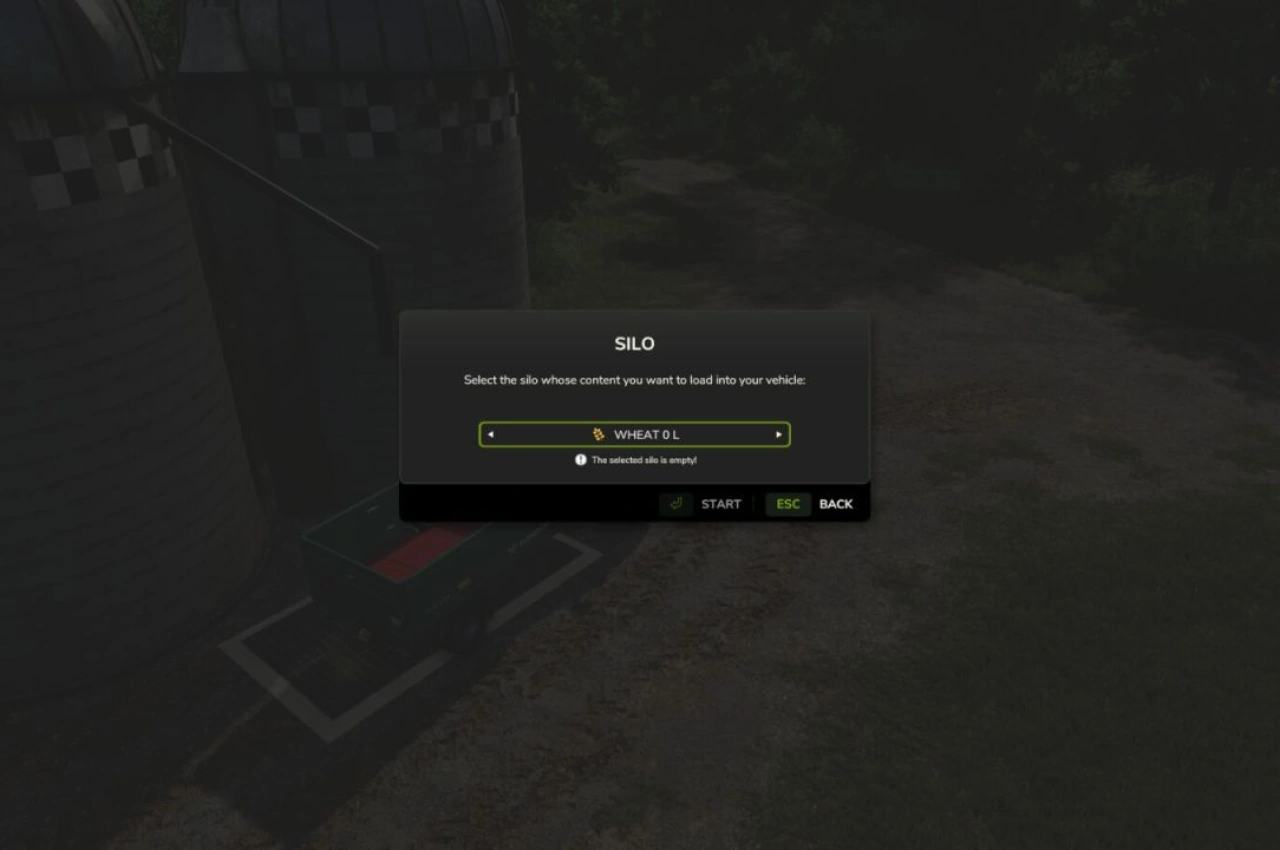
Task: Click the enter-arrow icon in the bottom bar
Action: coord(676,504)
